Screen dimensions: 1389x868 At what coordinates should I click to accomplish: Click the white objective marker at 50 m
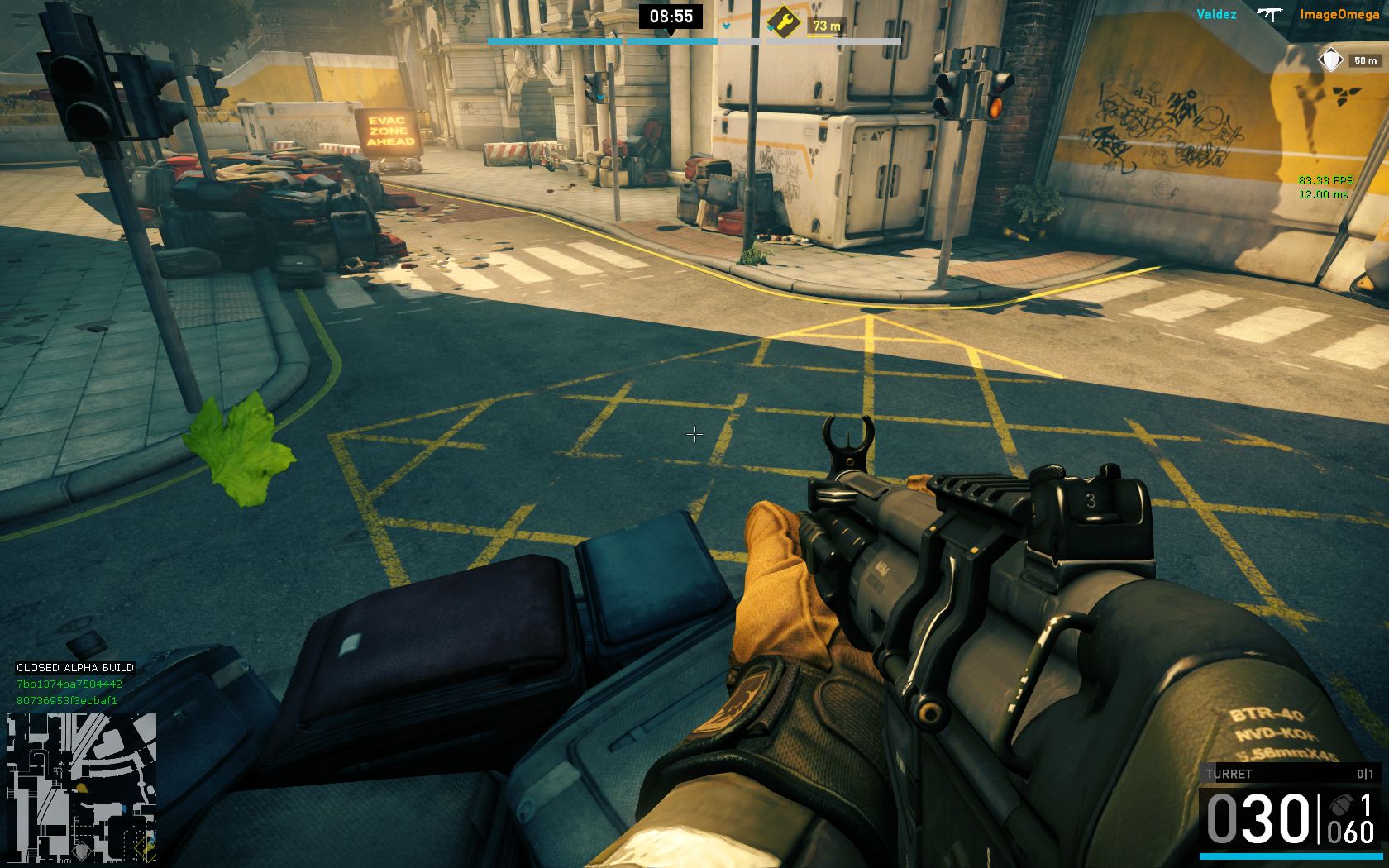pos(1331,60)
